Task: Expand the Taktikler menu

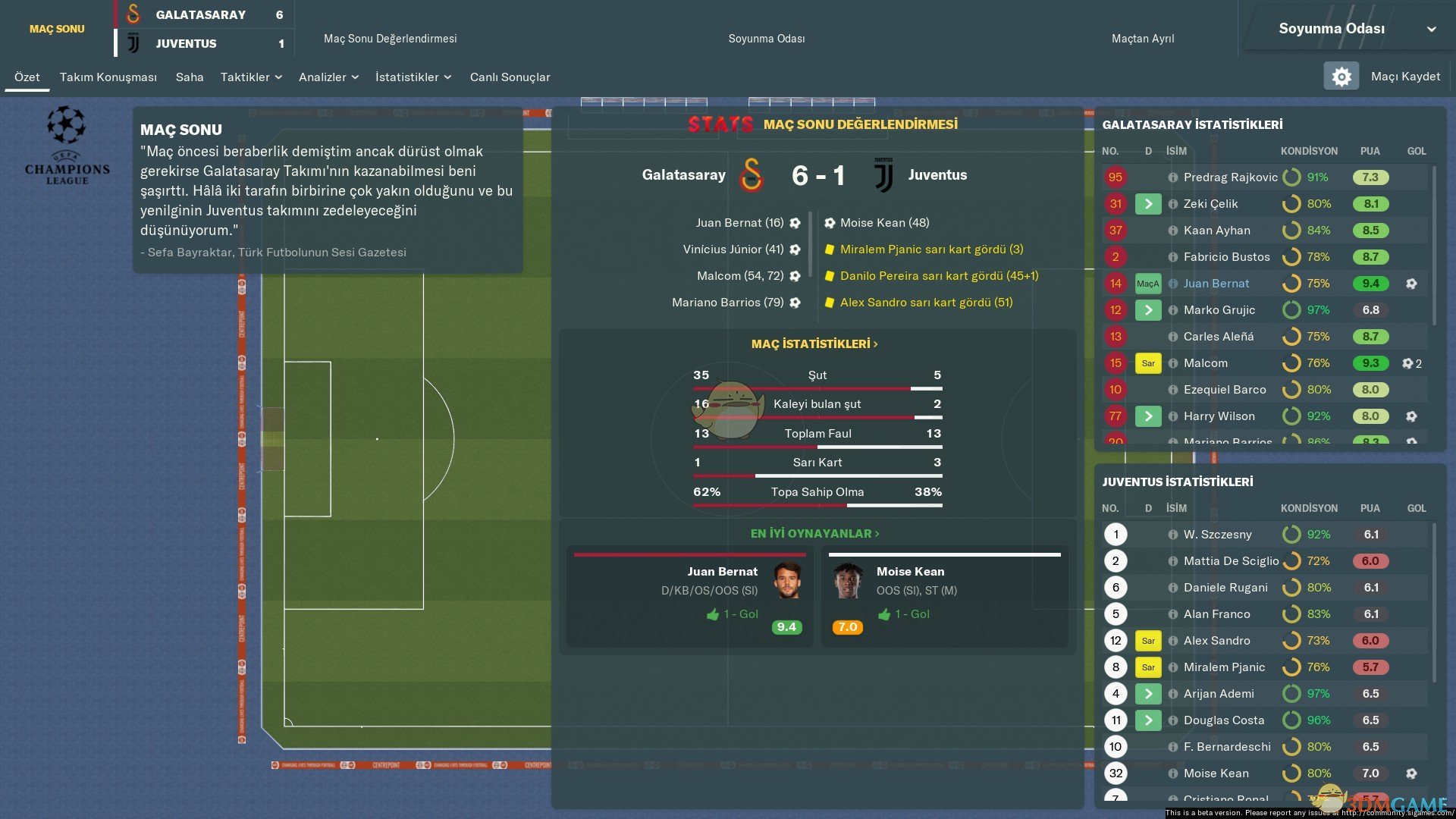Action: click(251, 77)
